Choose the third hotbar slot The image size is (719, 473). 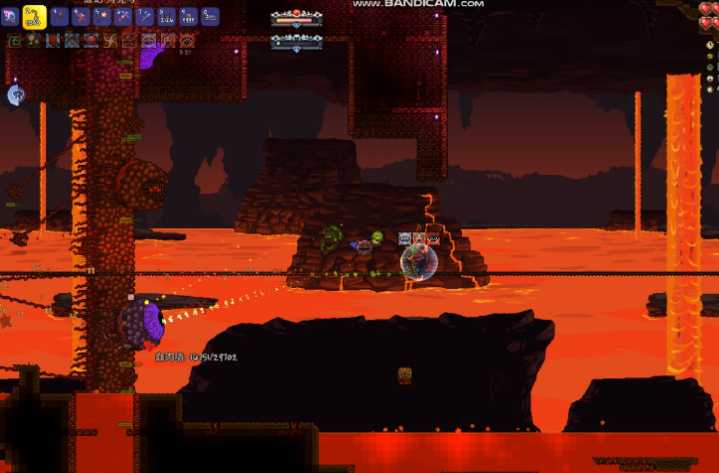pos(58,16)
